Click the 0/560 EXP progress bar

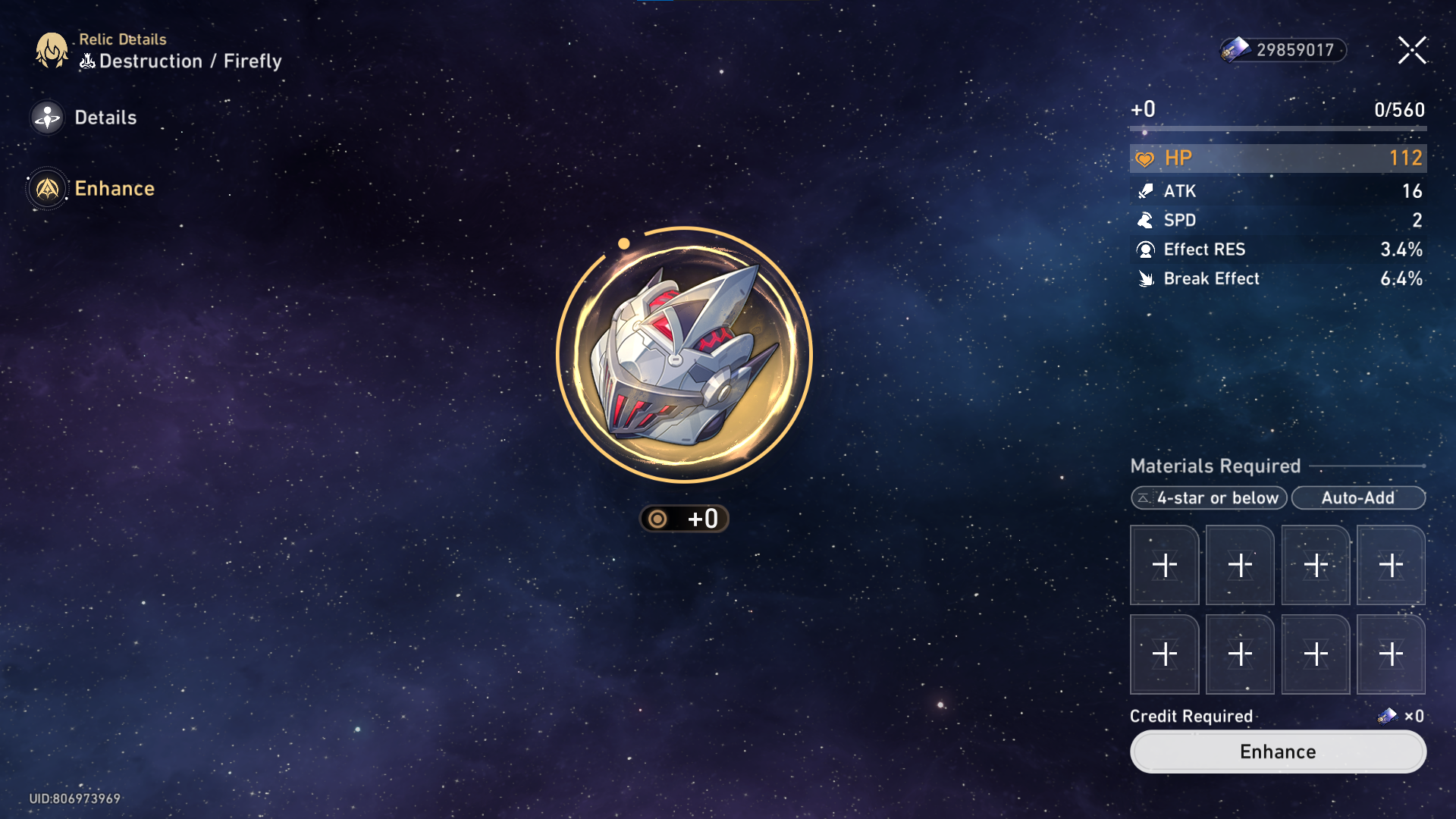(1278, 129)
